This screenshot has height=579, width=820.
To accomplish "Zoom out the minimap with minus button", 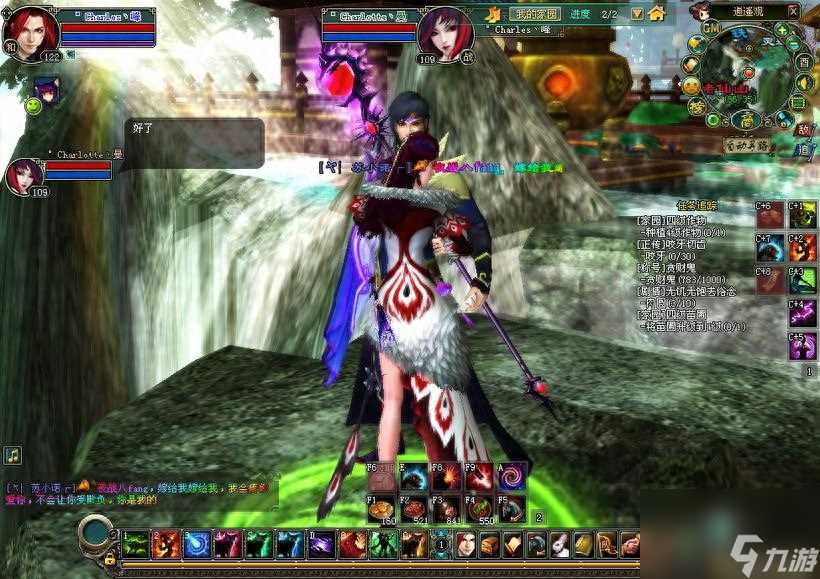I will (x=794, y=42).
